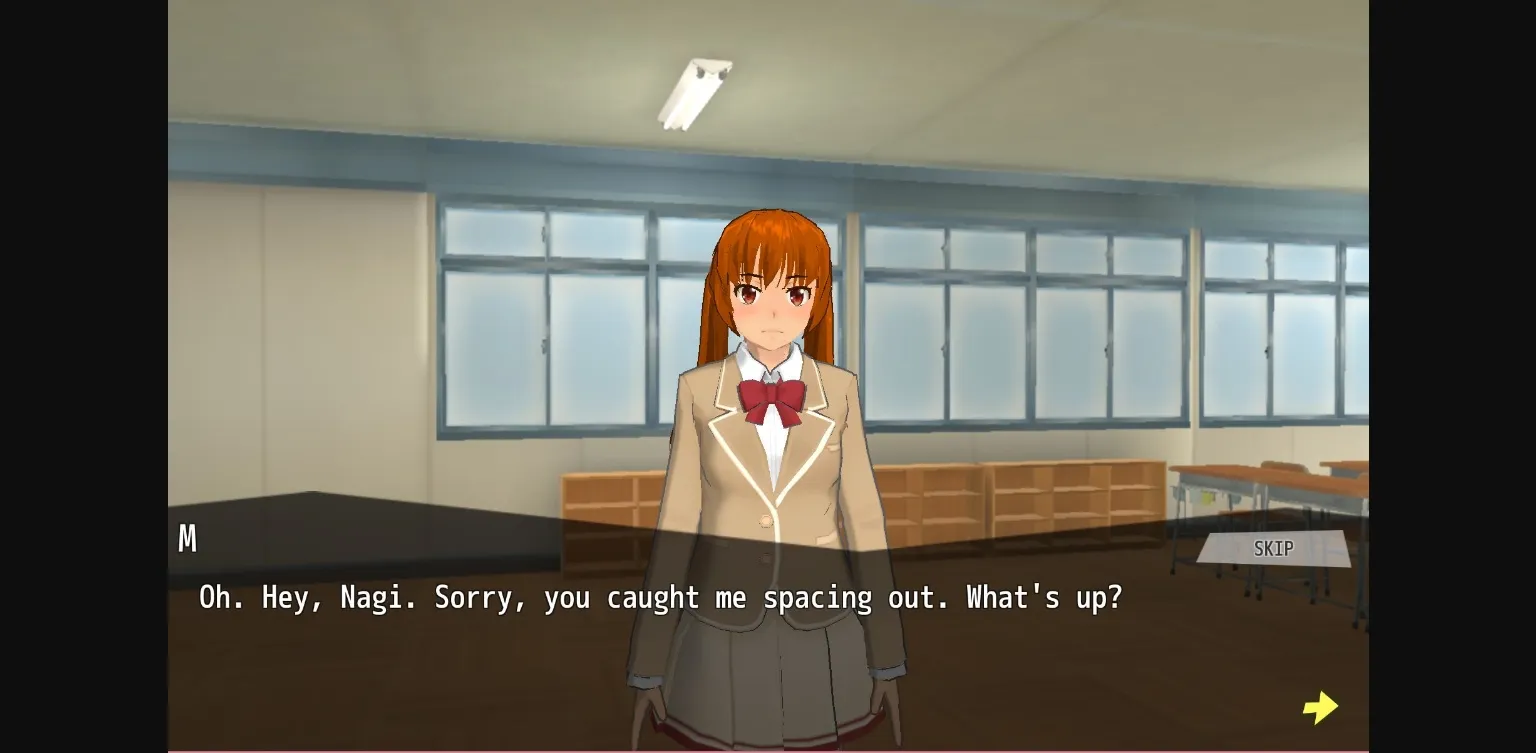Click the dialogue line ending with 'What's up?'
Image resolution: width=1536 pixels, height=753 pixels.
(660, 597)
